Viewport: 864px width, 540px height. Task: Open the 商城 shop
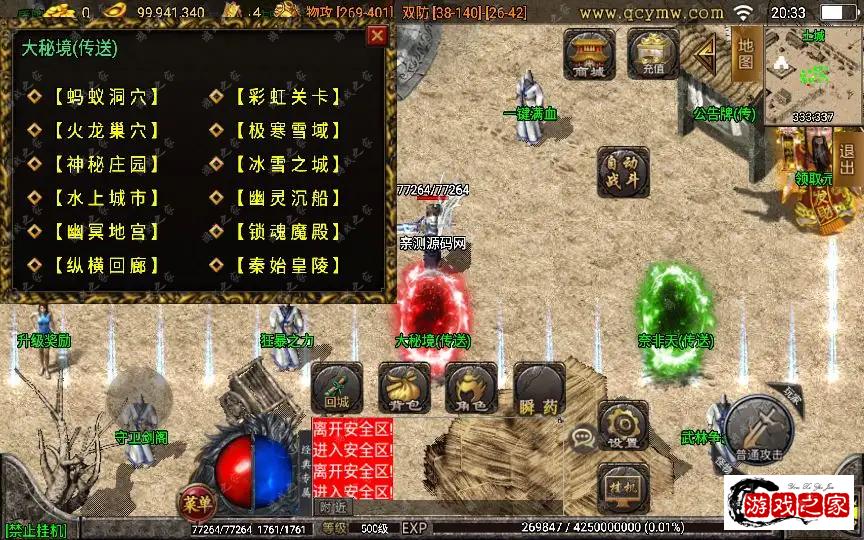pyautogui.click(x=589, y=53)
